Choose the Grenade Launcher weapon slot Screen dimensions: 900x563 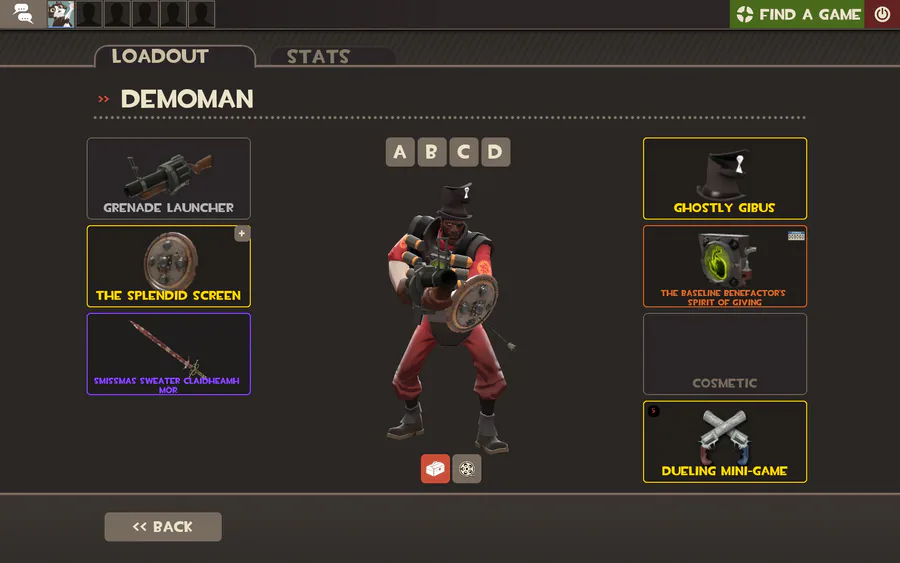tap(168, 178)
